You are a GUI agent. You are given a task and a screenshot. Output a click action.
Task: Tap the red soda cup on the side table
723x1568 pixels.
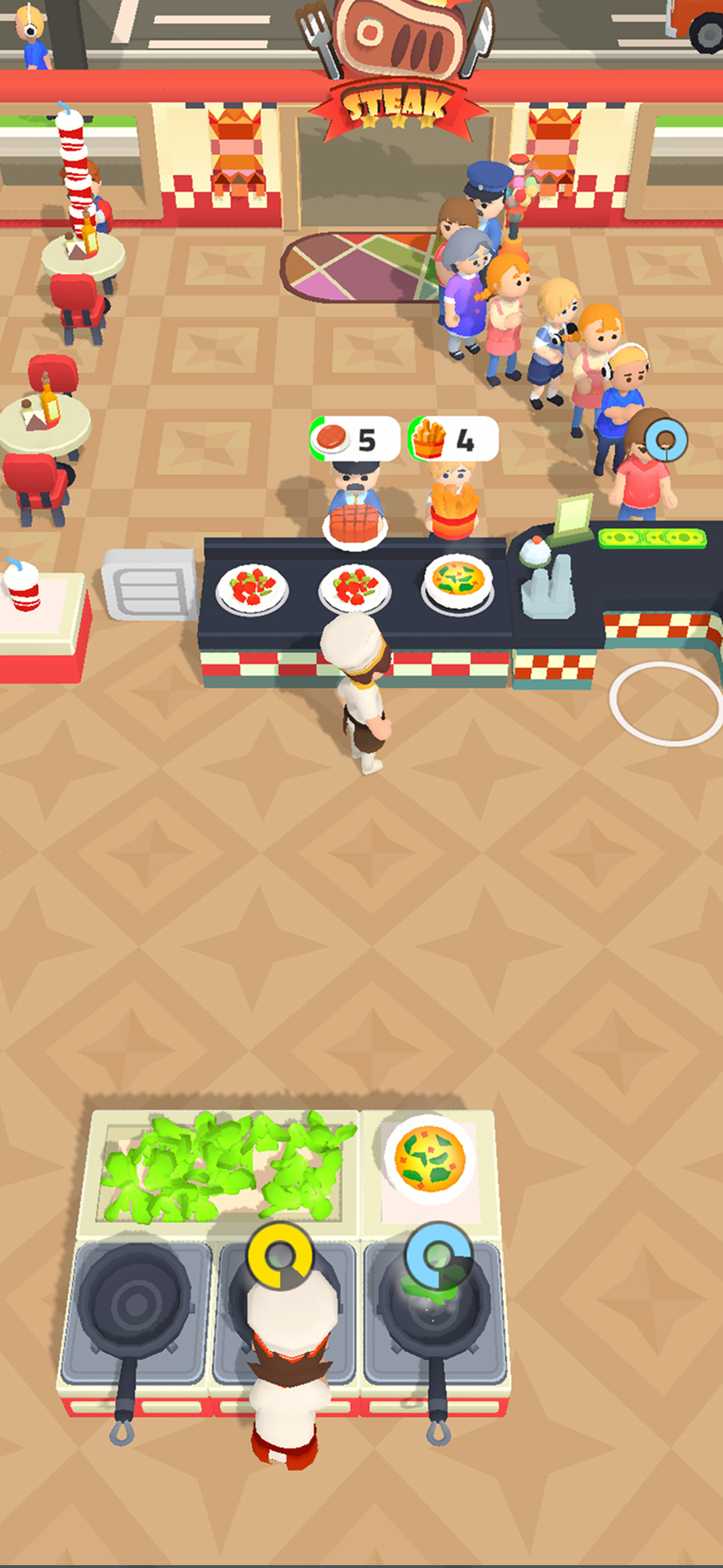[22, 588]
